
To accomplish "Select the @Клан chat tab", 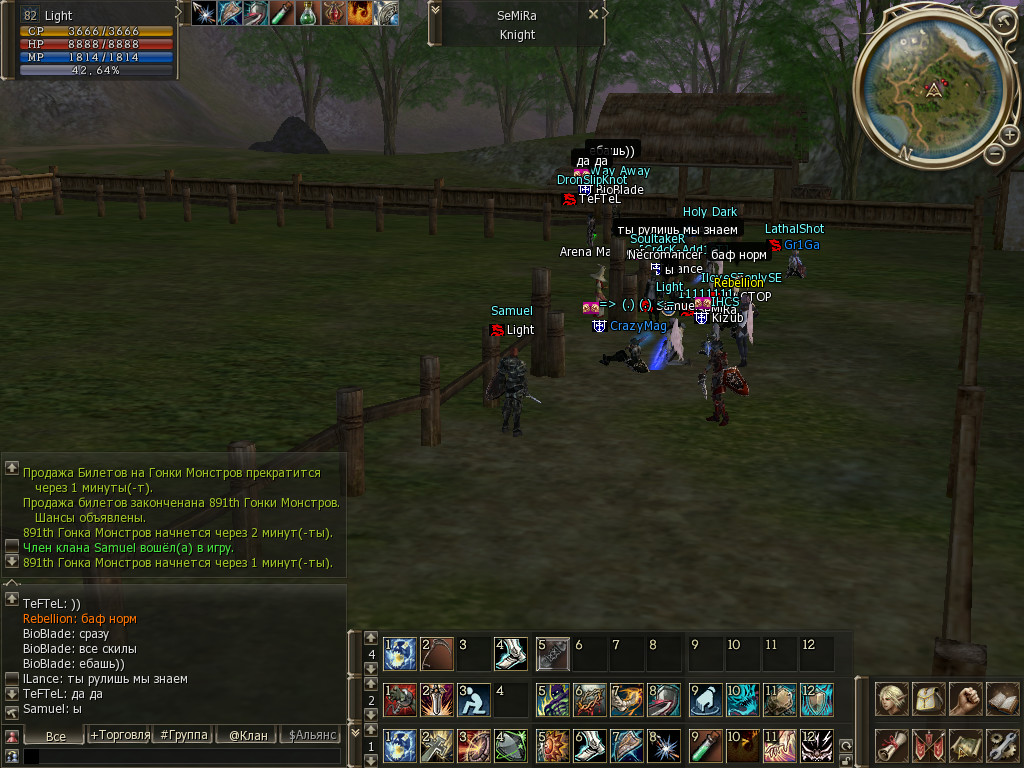I will [248, 735].
